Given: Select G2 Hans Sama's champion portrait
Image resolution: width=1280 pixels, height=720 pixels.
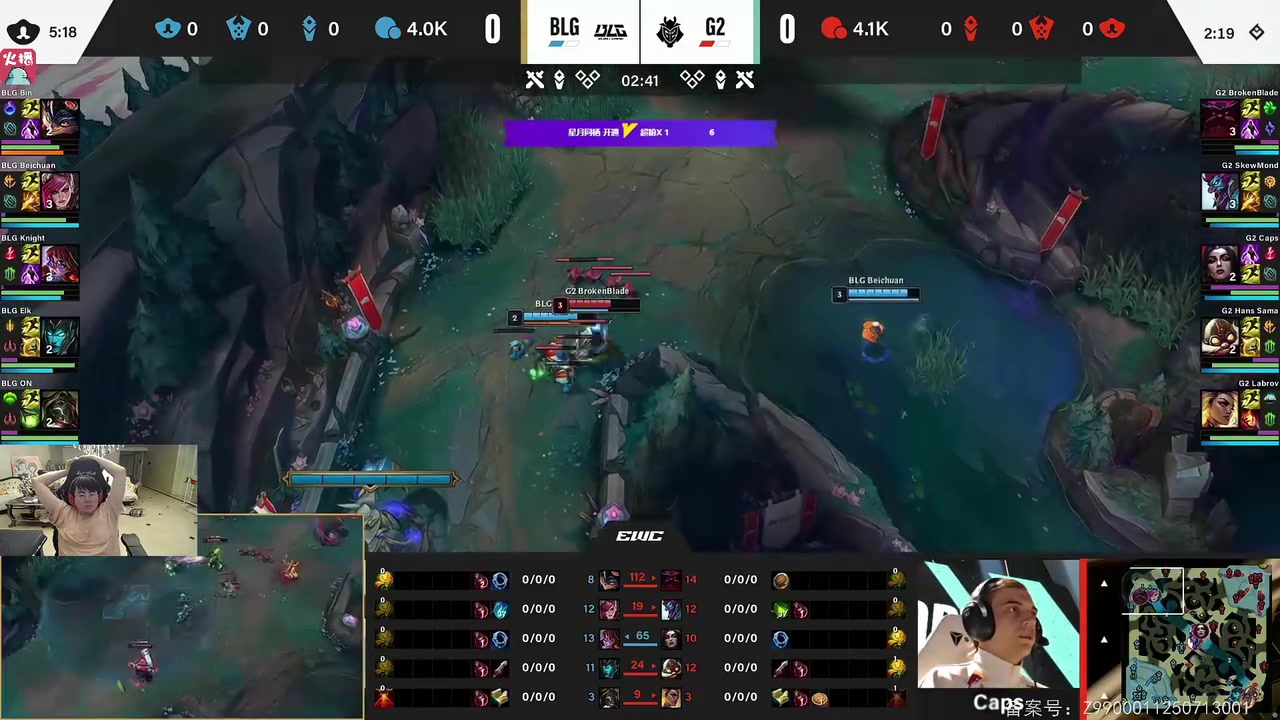Looking at the screenshot, I should (1220, 336).
